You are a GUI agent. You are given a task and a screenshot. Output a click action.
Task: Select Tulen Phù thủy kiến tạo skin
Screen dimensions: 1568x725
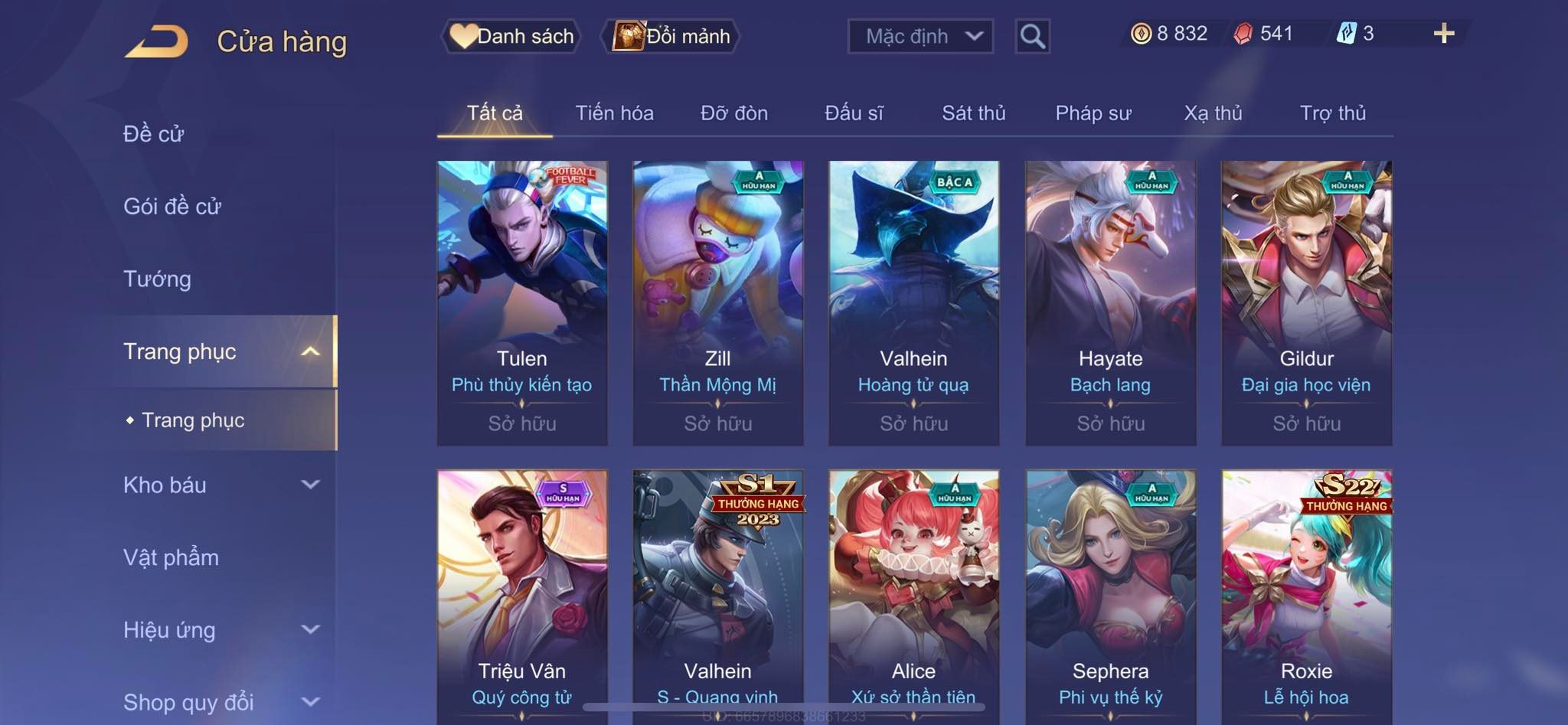(x=522, y=302)
